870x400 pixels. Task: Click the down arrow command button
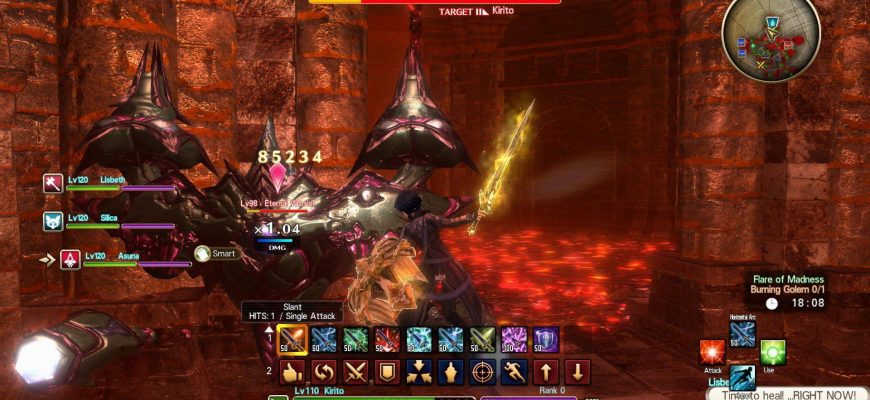pos(578,373)
